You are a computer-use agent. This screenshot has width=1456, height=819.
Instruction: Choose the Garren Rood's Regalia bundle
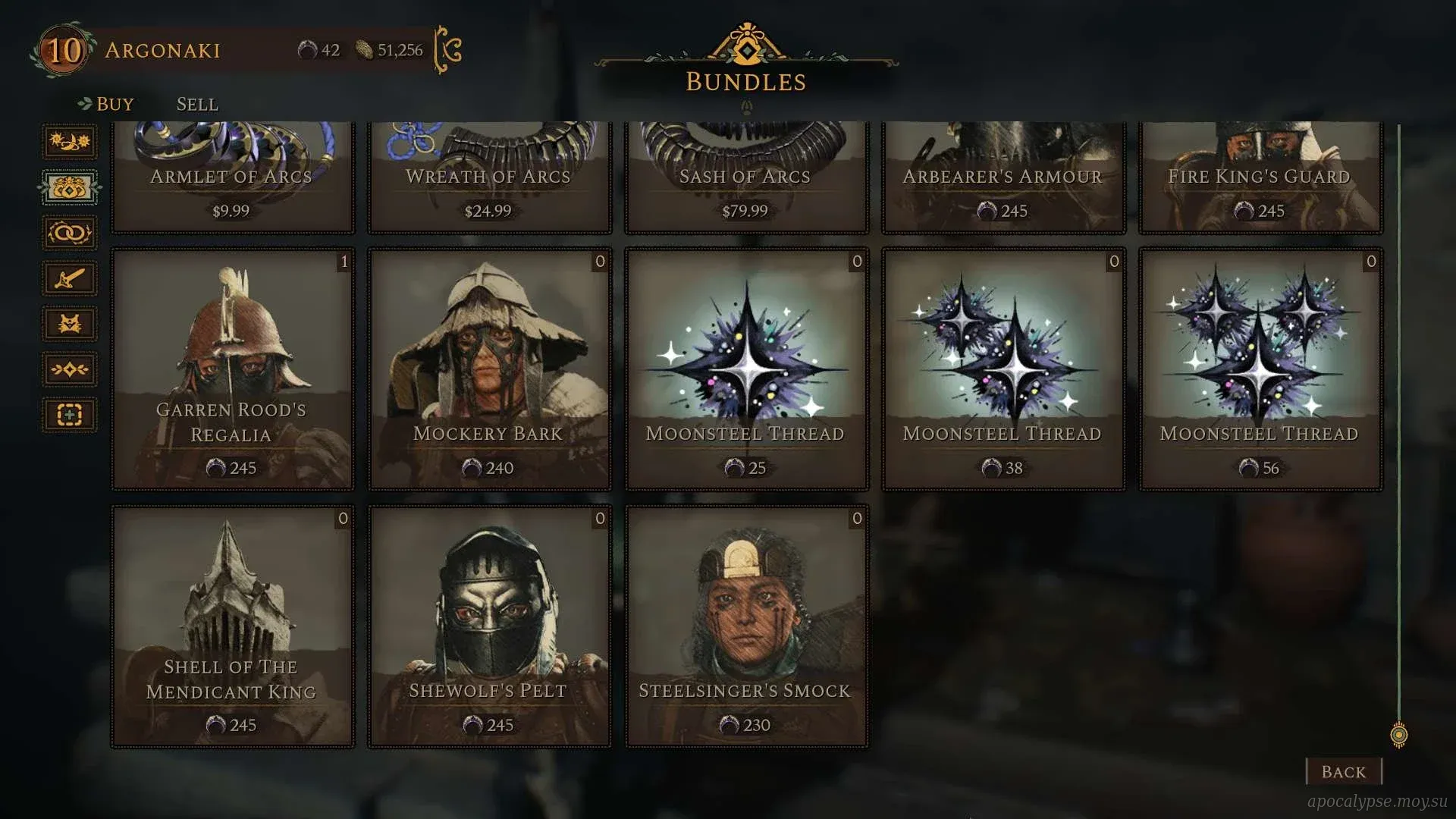233,369
